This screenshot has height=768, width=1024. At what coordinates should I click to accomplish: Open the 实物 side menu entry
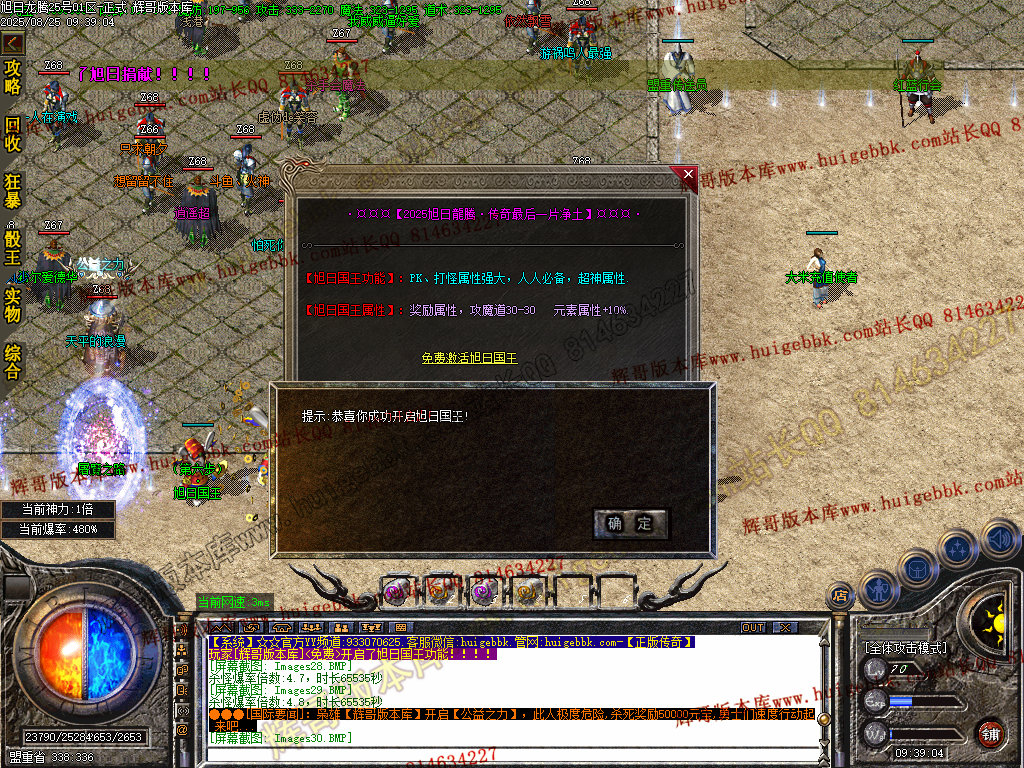coord(13,304)
